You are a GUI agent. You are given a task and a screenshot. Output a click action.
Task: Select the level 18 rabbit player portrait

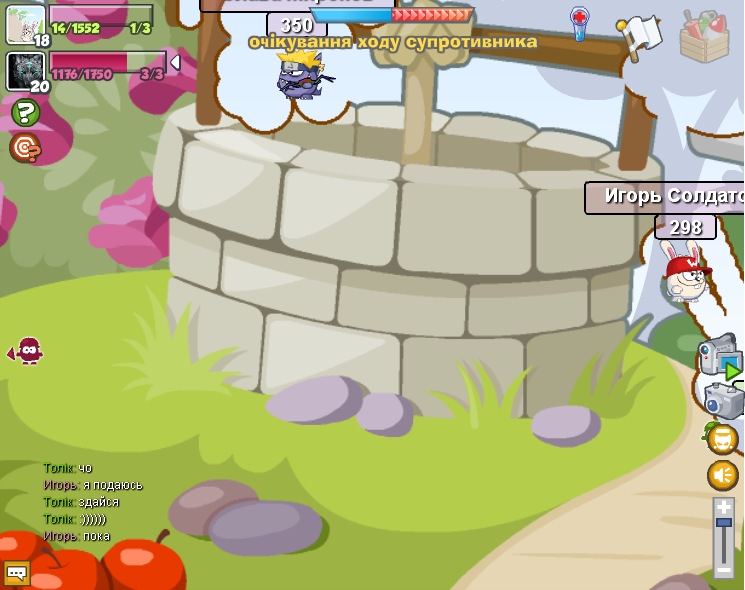(x=25, y=24)
